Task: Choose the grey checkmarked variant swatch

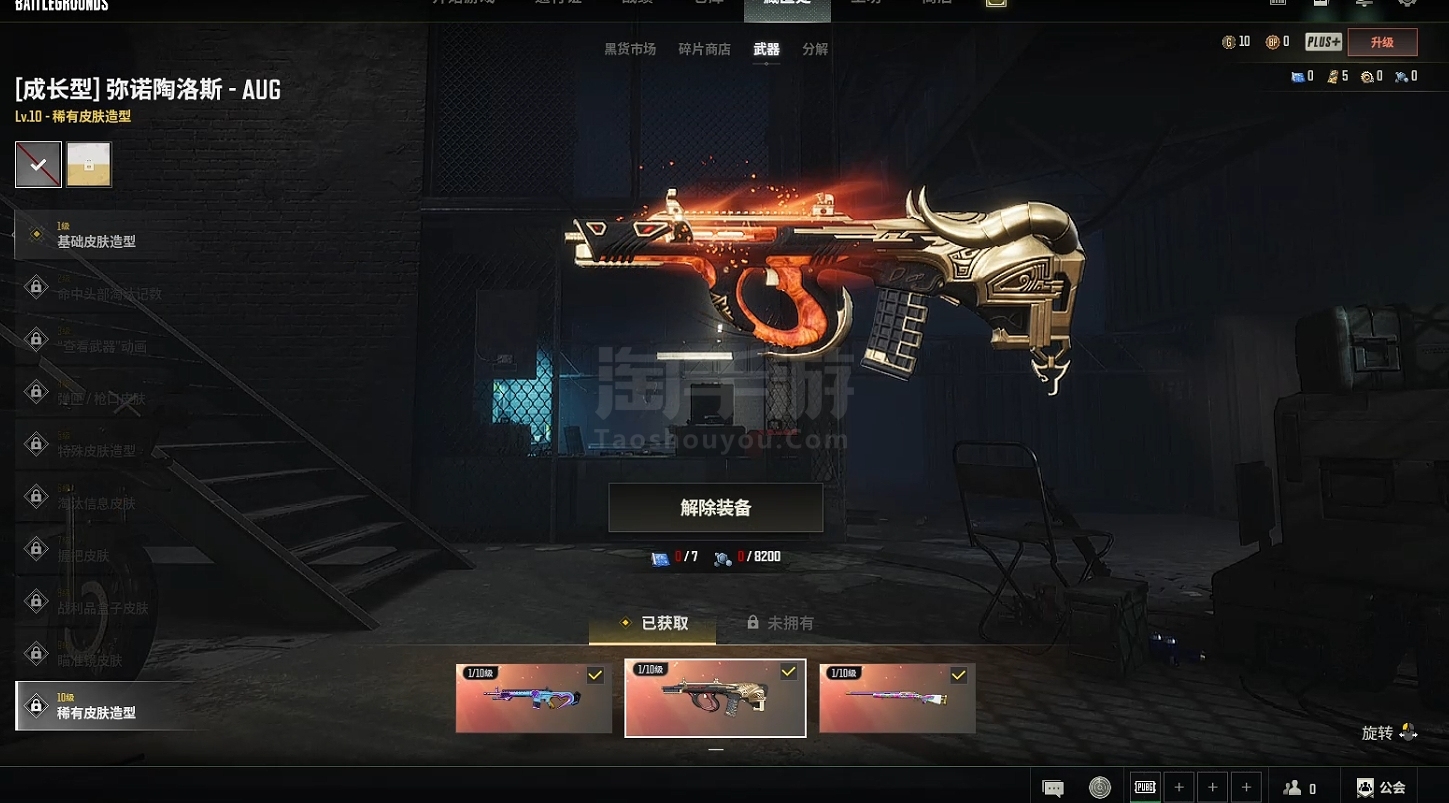Action: point(38,165)
